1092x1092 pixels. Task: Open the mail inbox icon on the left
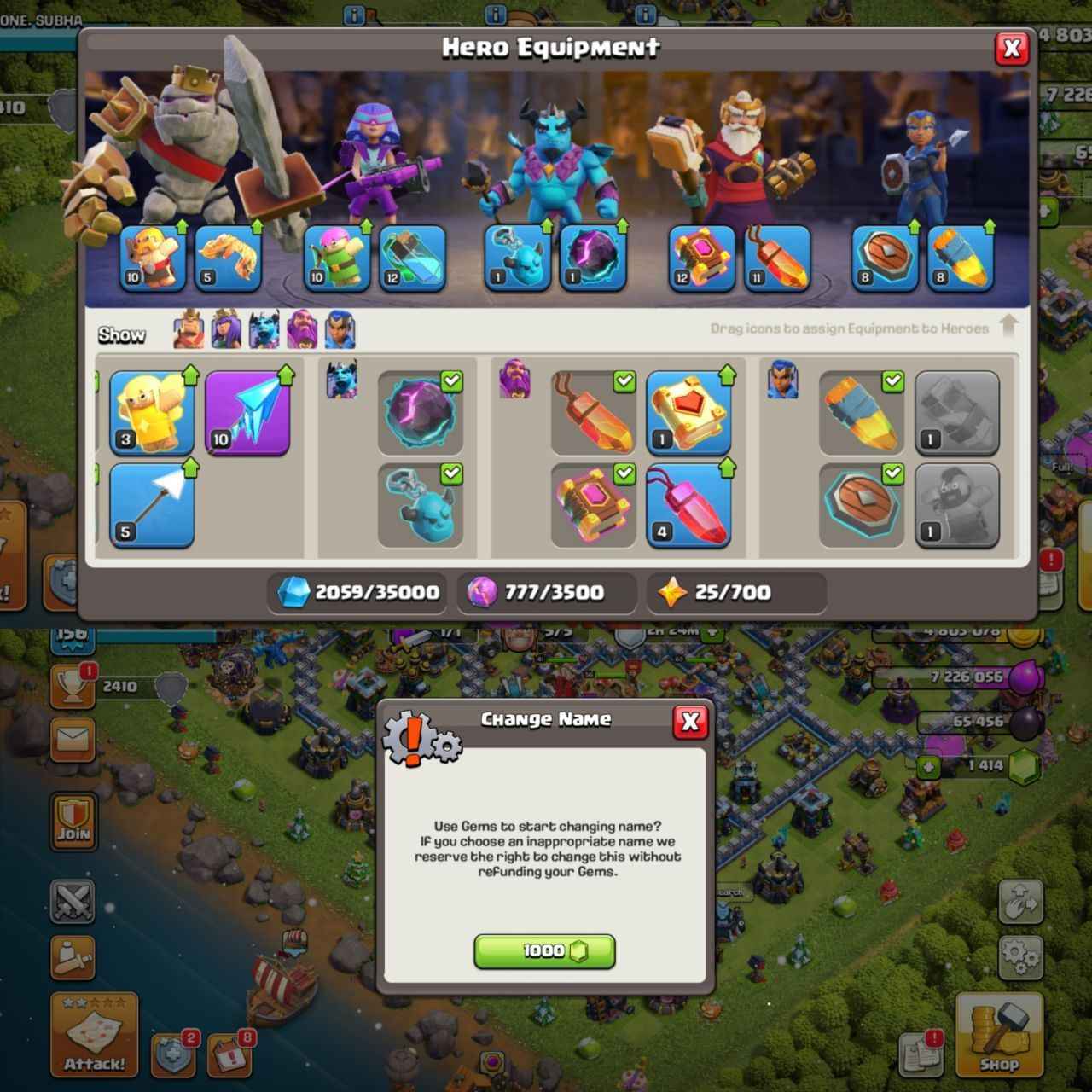[73, 741]
